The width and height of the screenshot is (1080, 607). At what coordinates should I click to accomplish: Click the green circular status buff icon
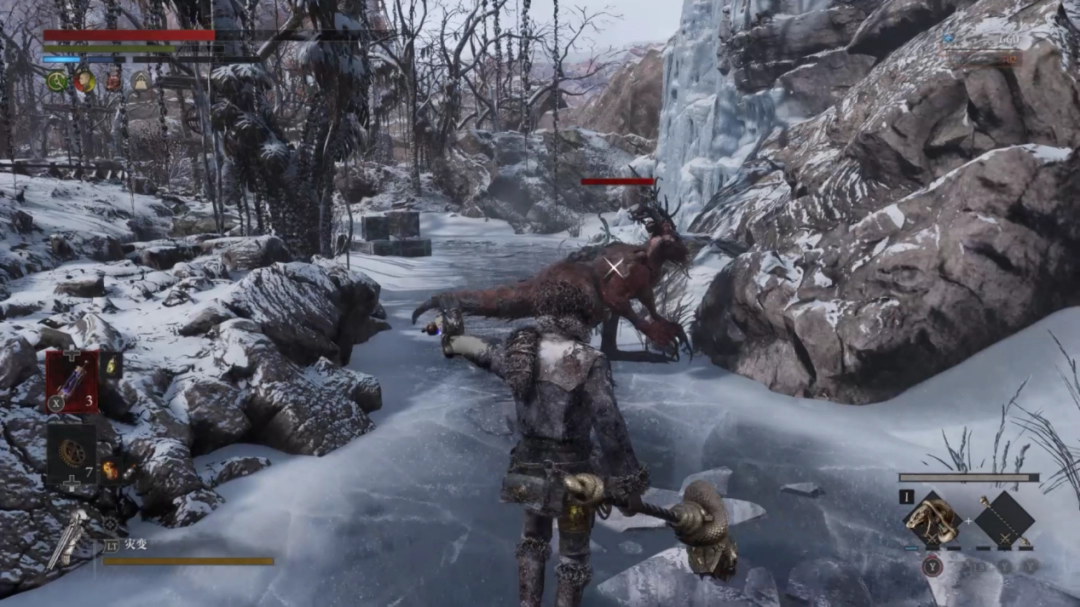(x=57, y=82)
